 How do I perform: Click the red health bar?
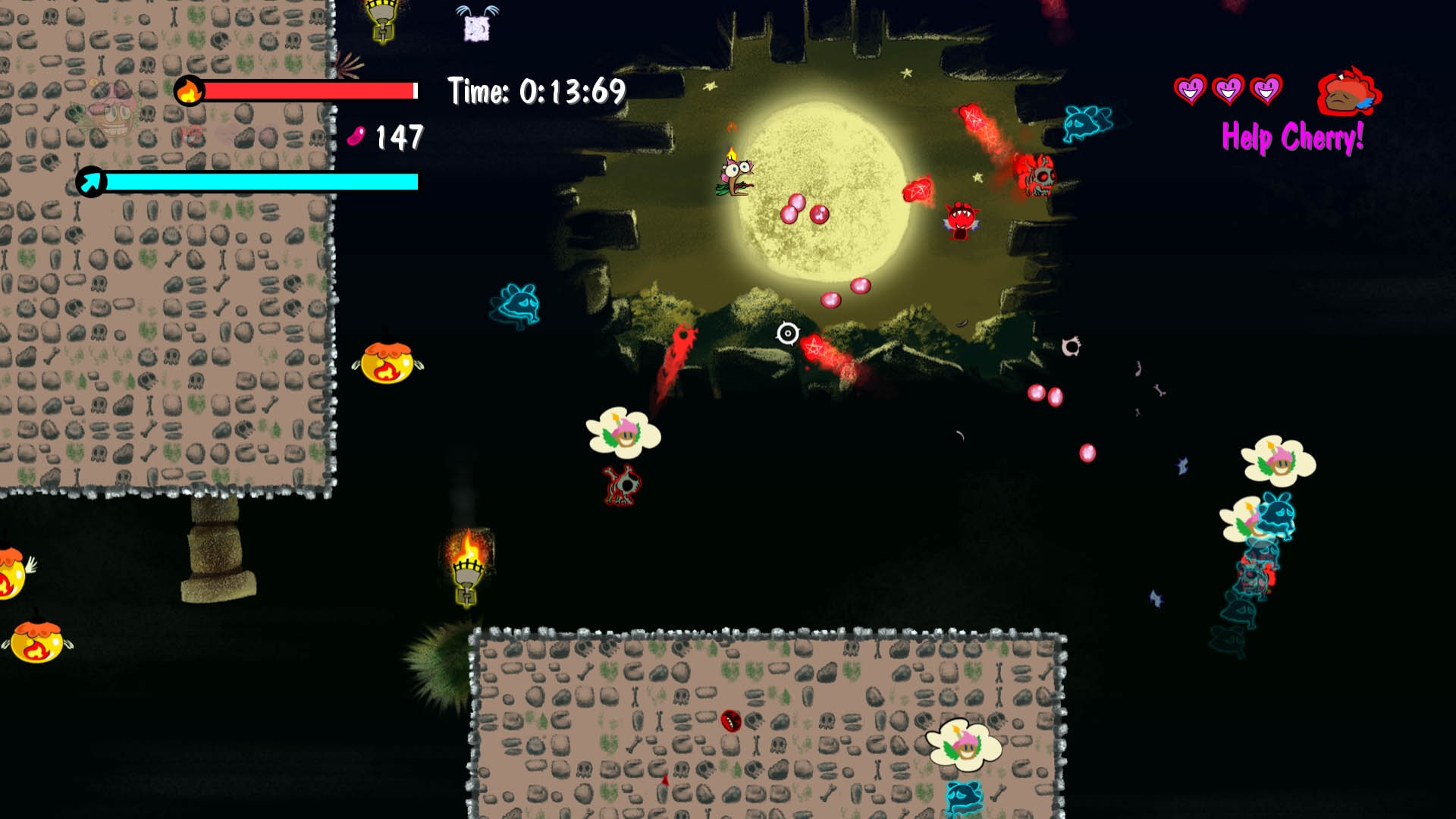[311, 91]
